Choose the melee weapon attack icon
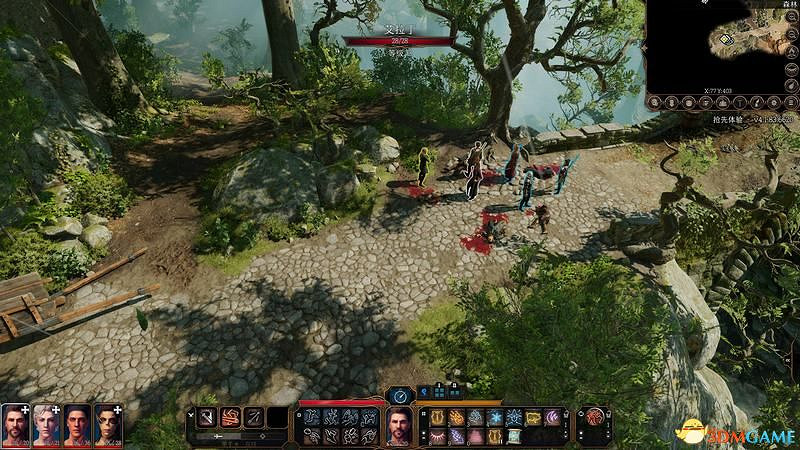The width and height of the screenshot is (800, 450). pyautogui.click(x=206, y=417)
